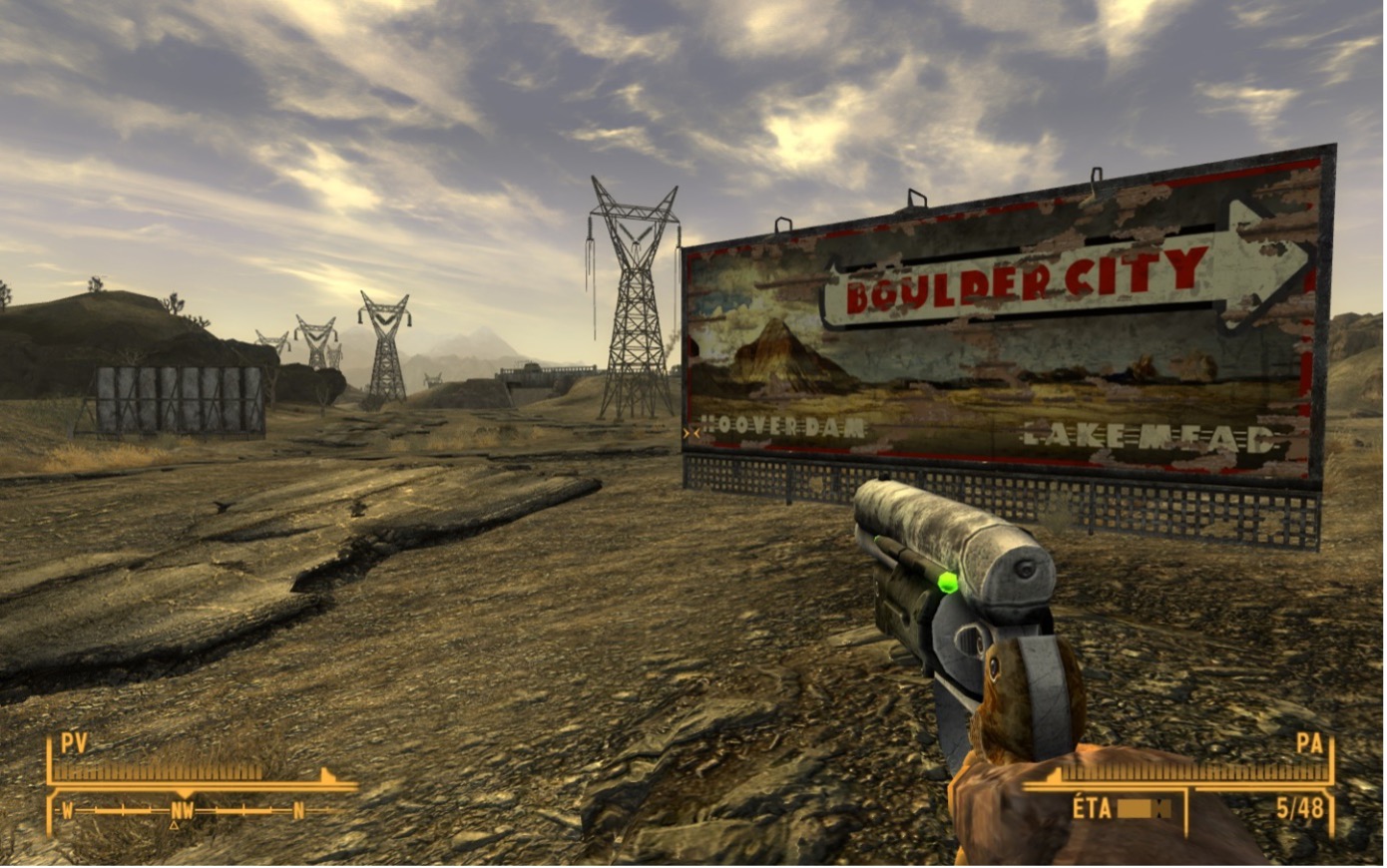
Task: Click the N heading on the compass
Action: tap(299, 811)
